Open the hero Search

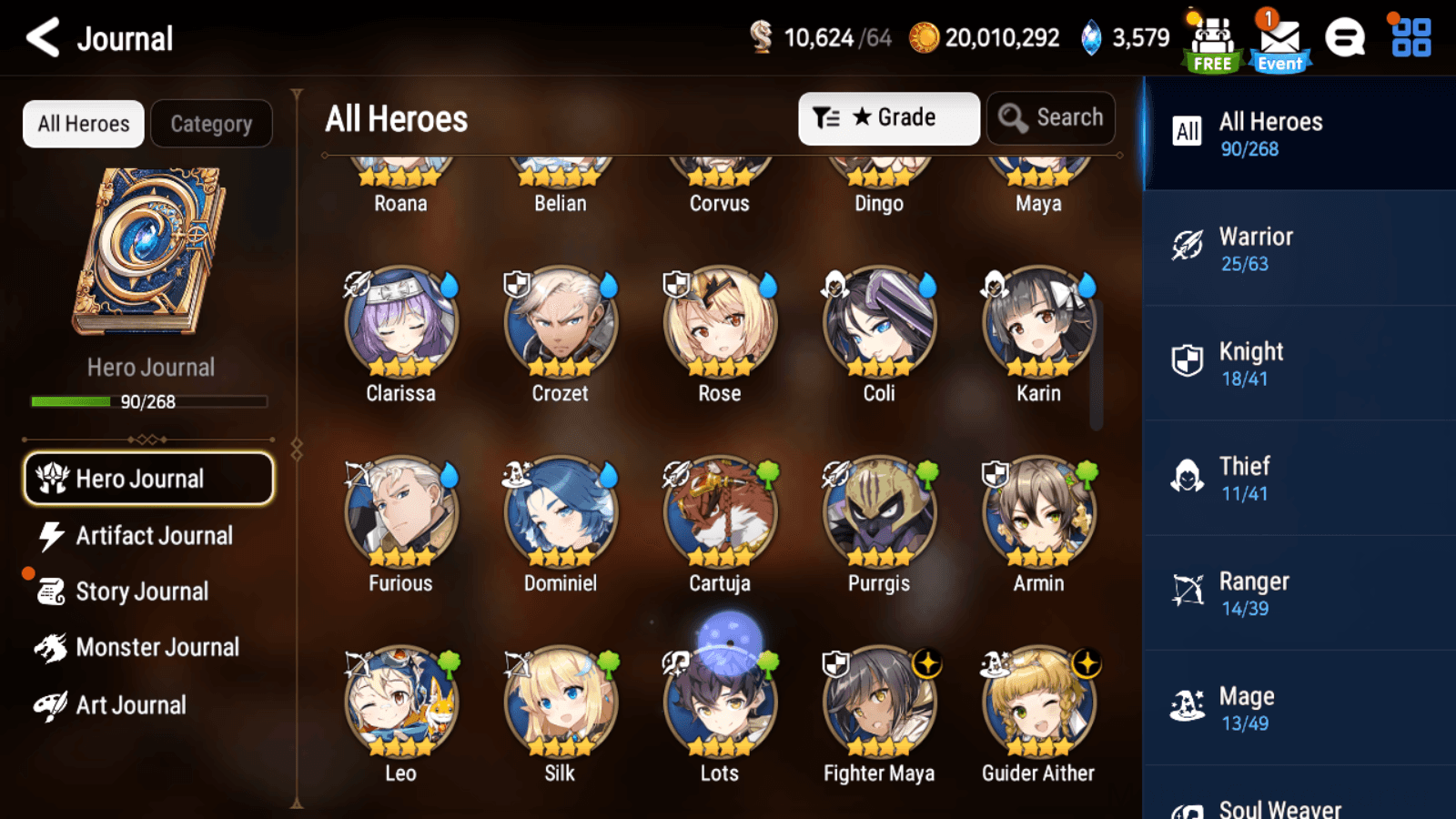click(x=1051, y=117)
